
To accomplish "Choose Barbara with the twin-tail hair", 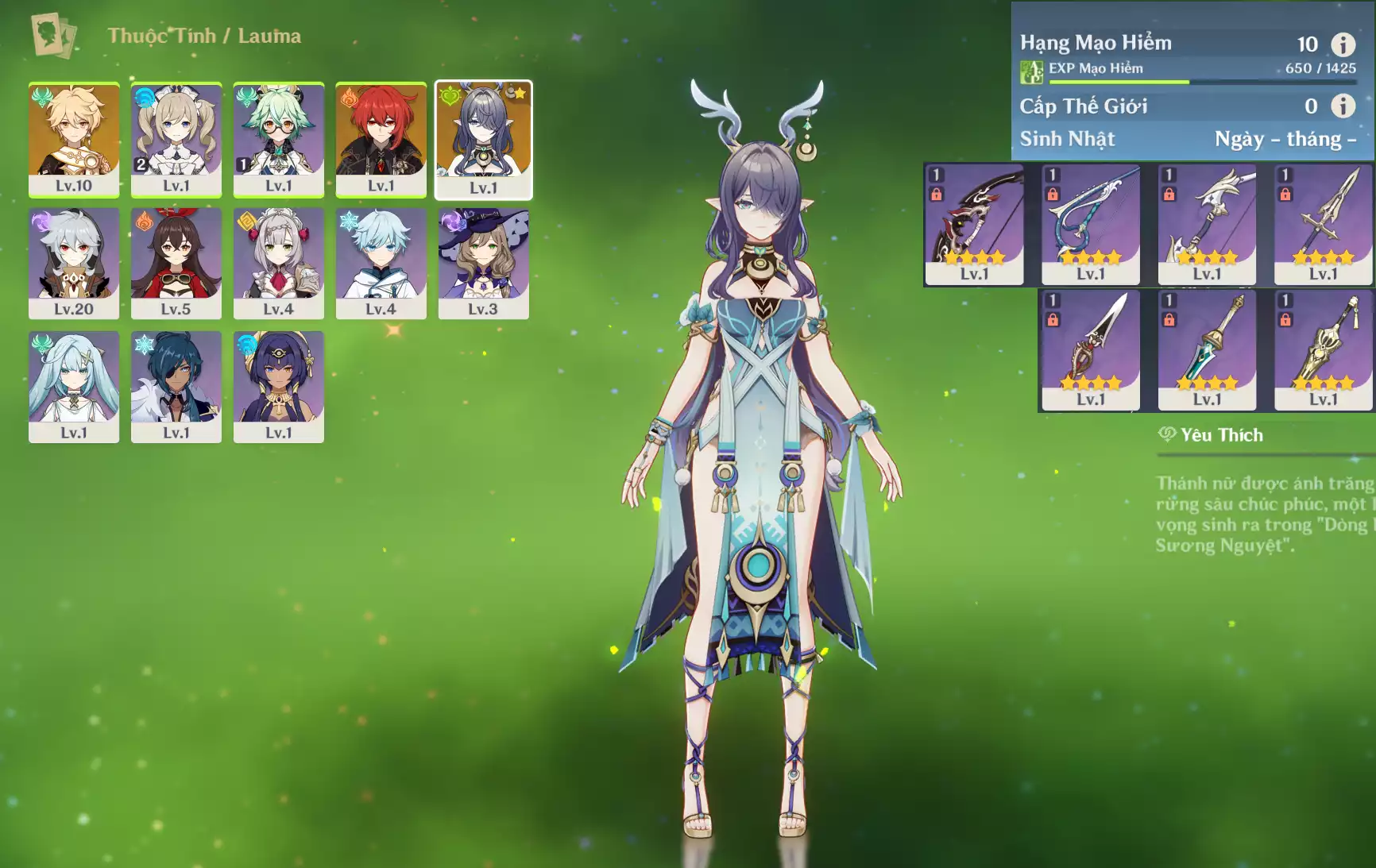I will pos(176,139).
